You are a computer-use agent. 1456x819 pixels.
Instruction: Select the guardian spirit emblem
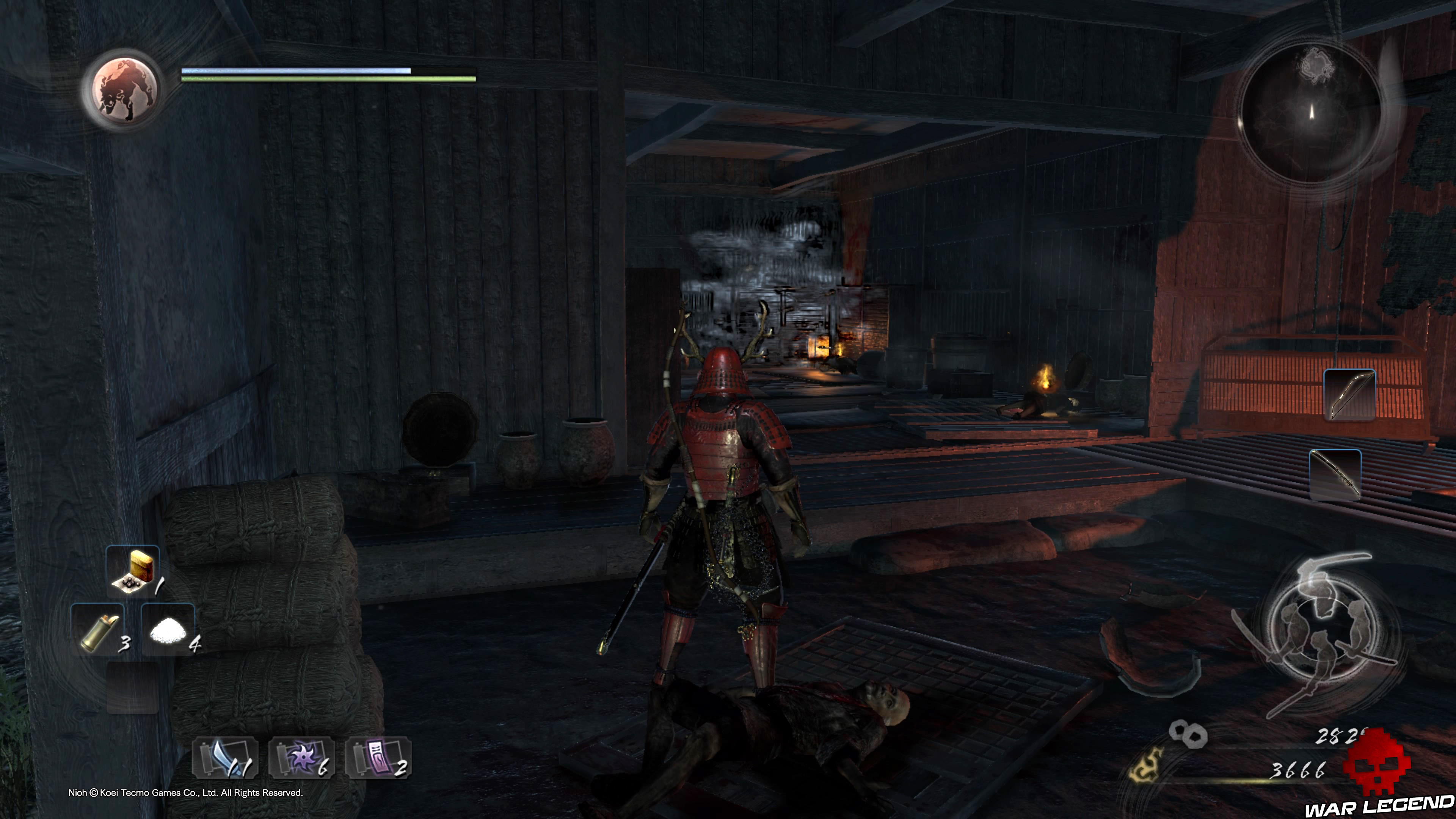121,89
